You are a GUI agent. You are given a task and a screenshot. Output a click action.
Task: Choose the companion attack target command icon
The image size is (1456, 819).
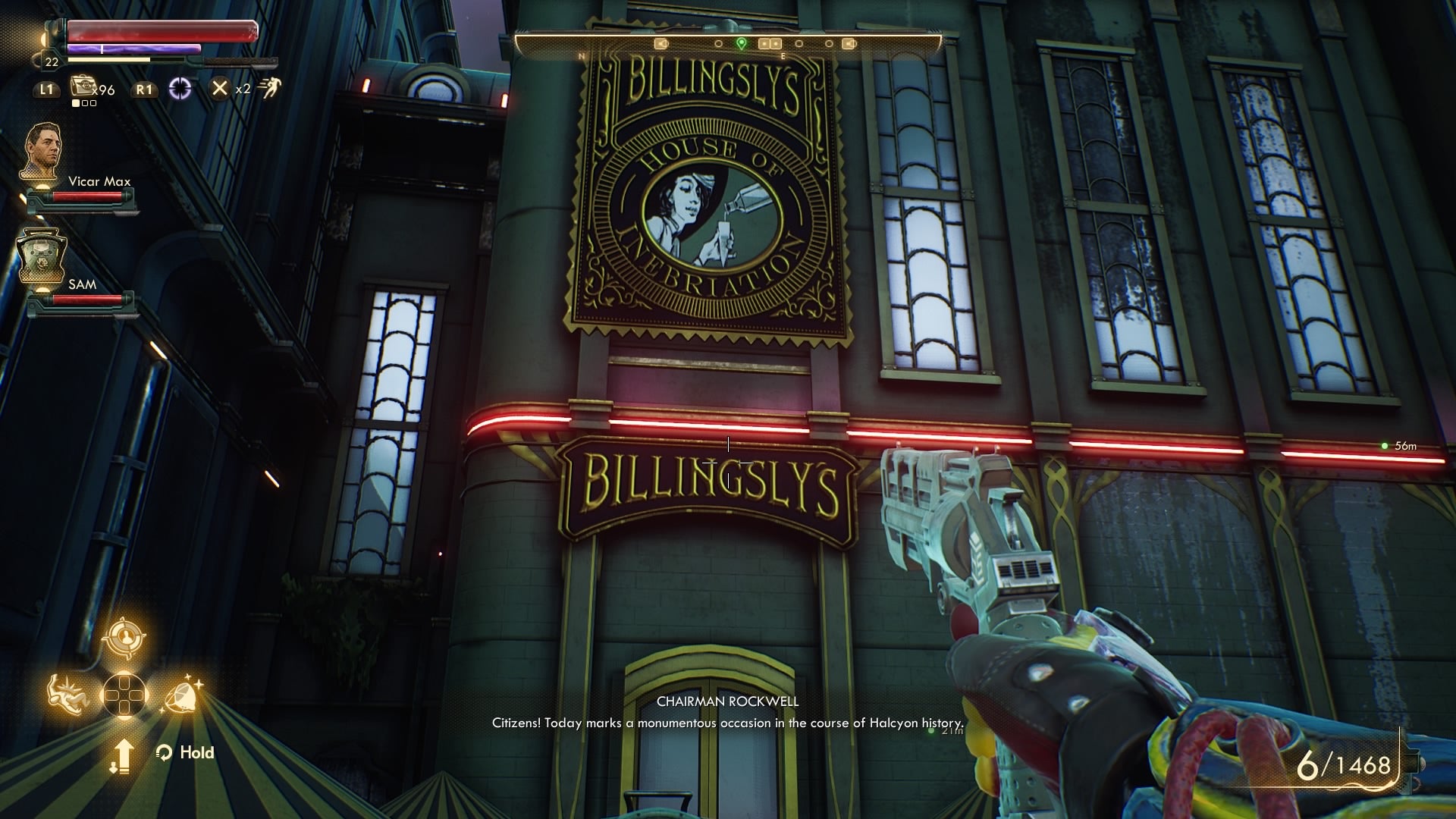pyautogui.click(x=123, y=638)
